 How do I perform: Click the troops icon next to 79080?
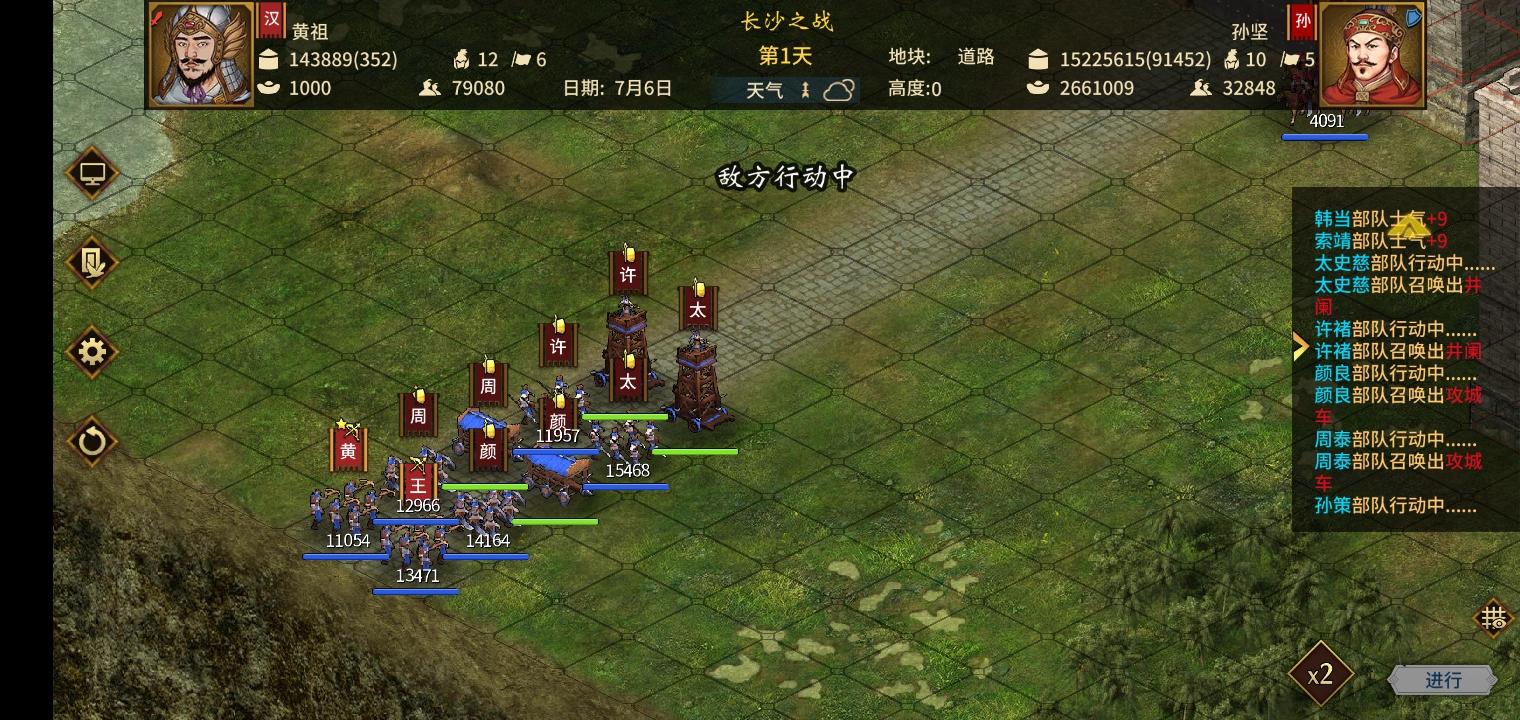pyautogui.click(x=430, y=88)
